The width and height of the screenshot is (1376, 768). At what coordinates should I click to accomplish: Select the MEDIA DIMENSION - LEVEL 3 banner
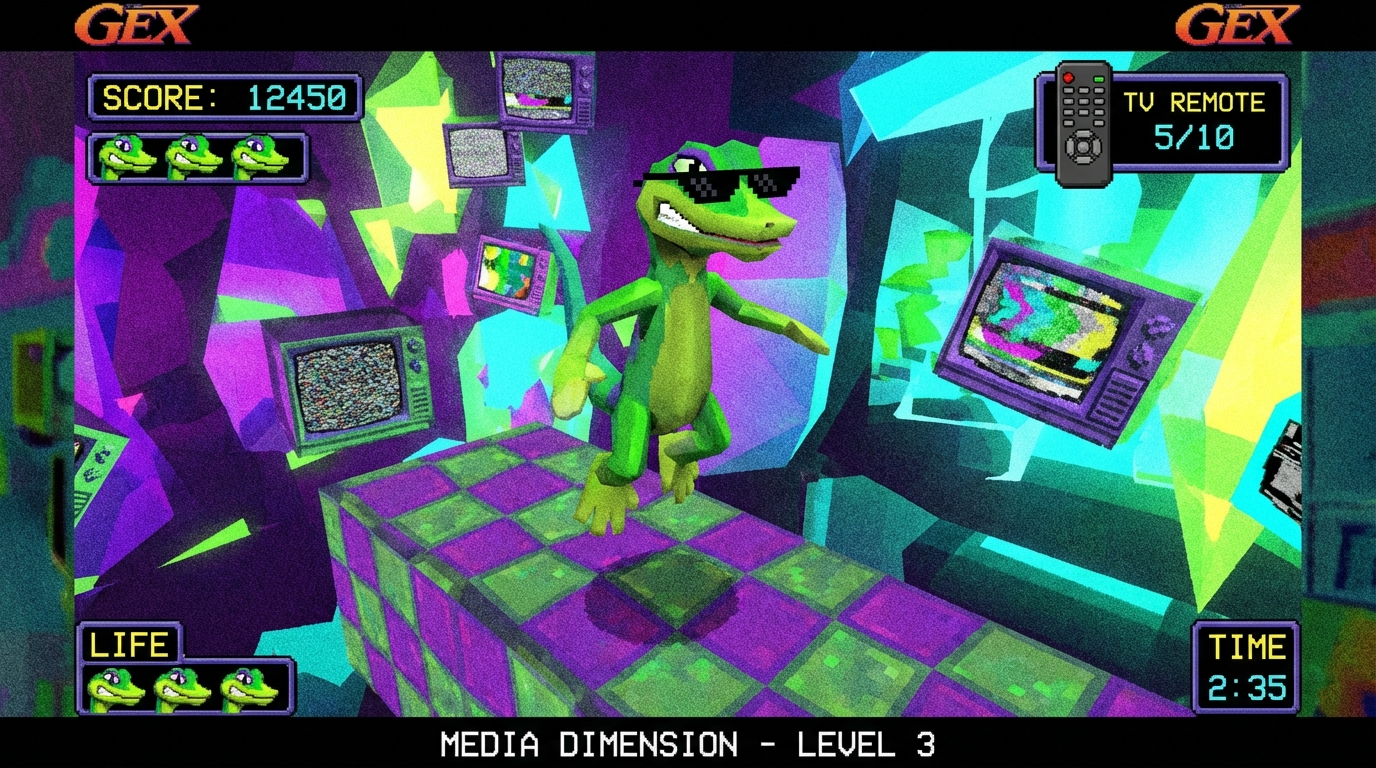tap(688, 745)
